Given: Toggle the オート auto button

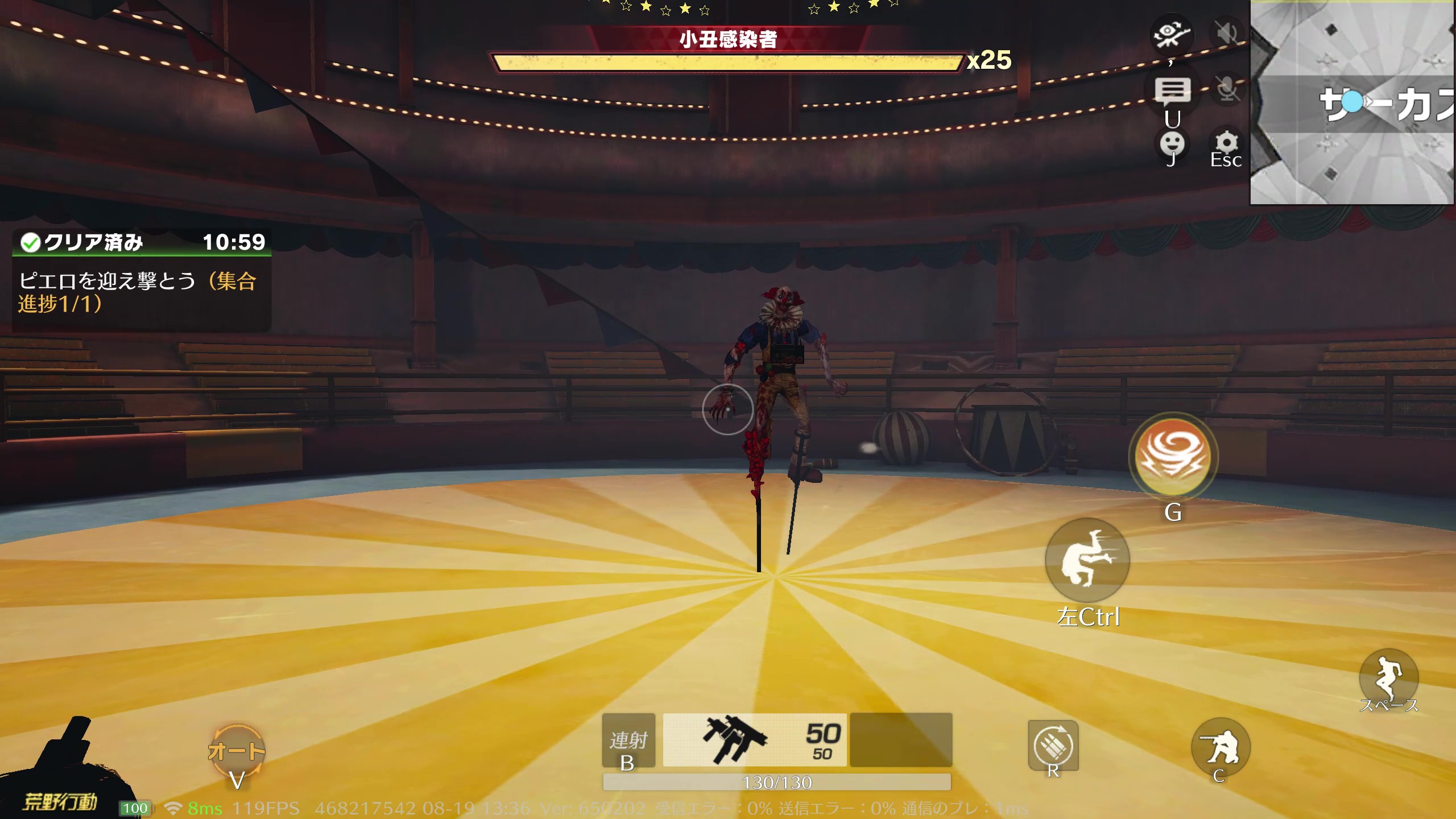Looking at the screenshot, I should pos(237,752).
